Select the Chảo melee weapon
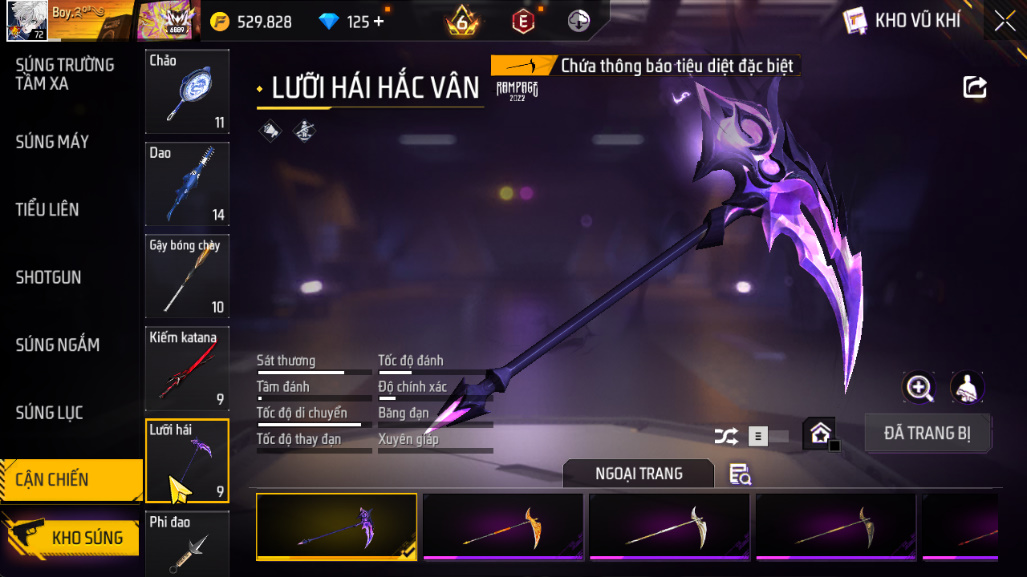The height and width of the screenshot is (577, 1027). [187, 92]
